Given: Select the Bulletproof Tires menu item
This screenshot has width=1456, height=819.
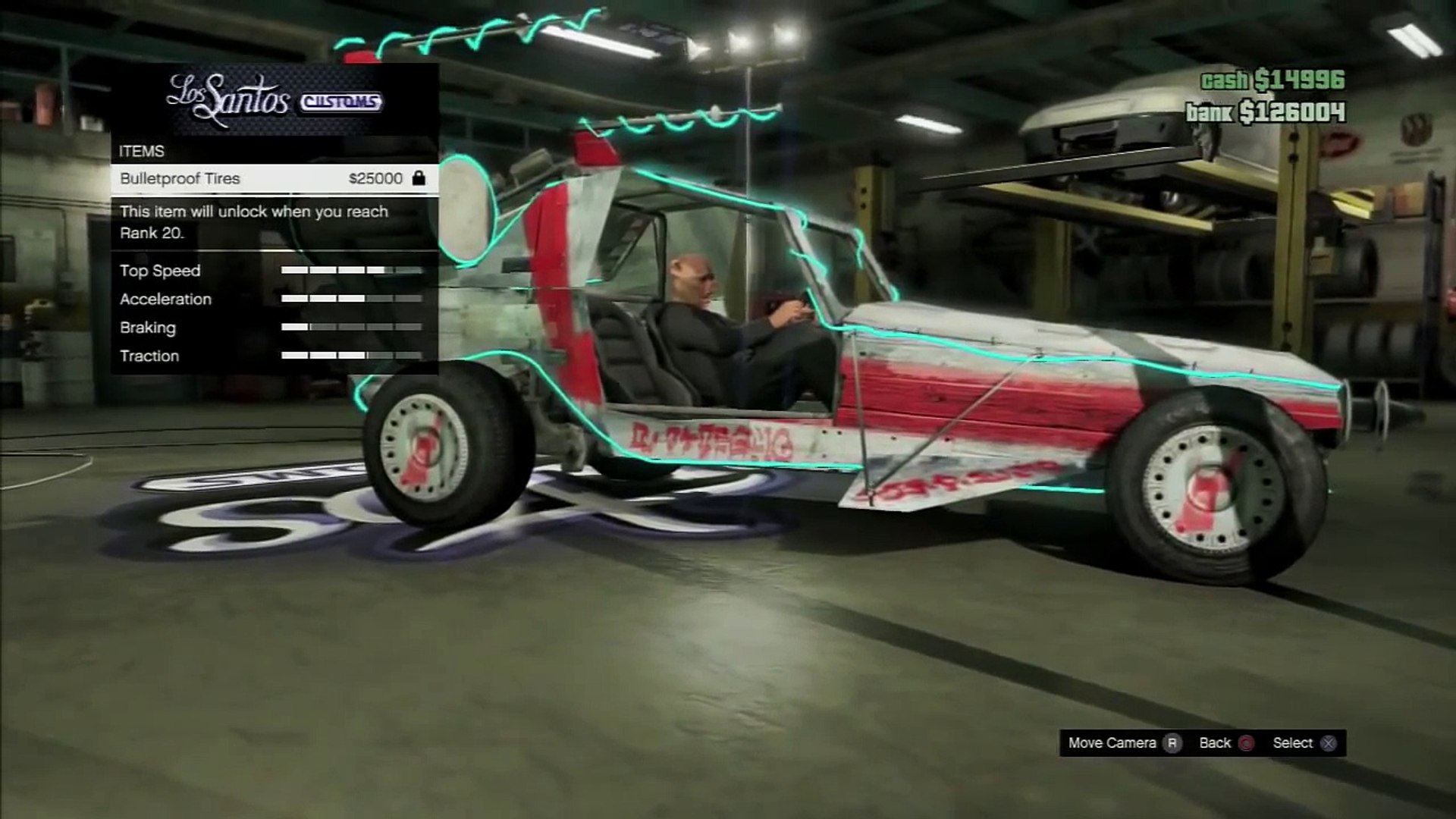Looking at the screenshot, I should 273,179.
